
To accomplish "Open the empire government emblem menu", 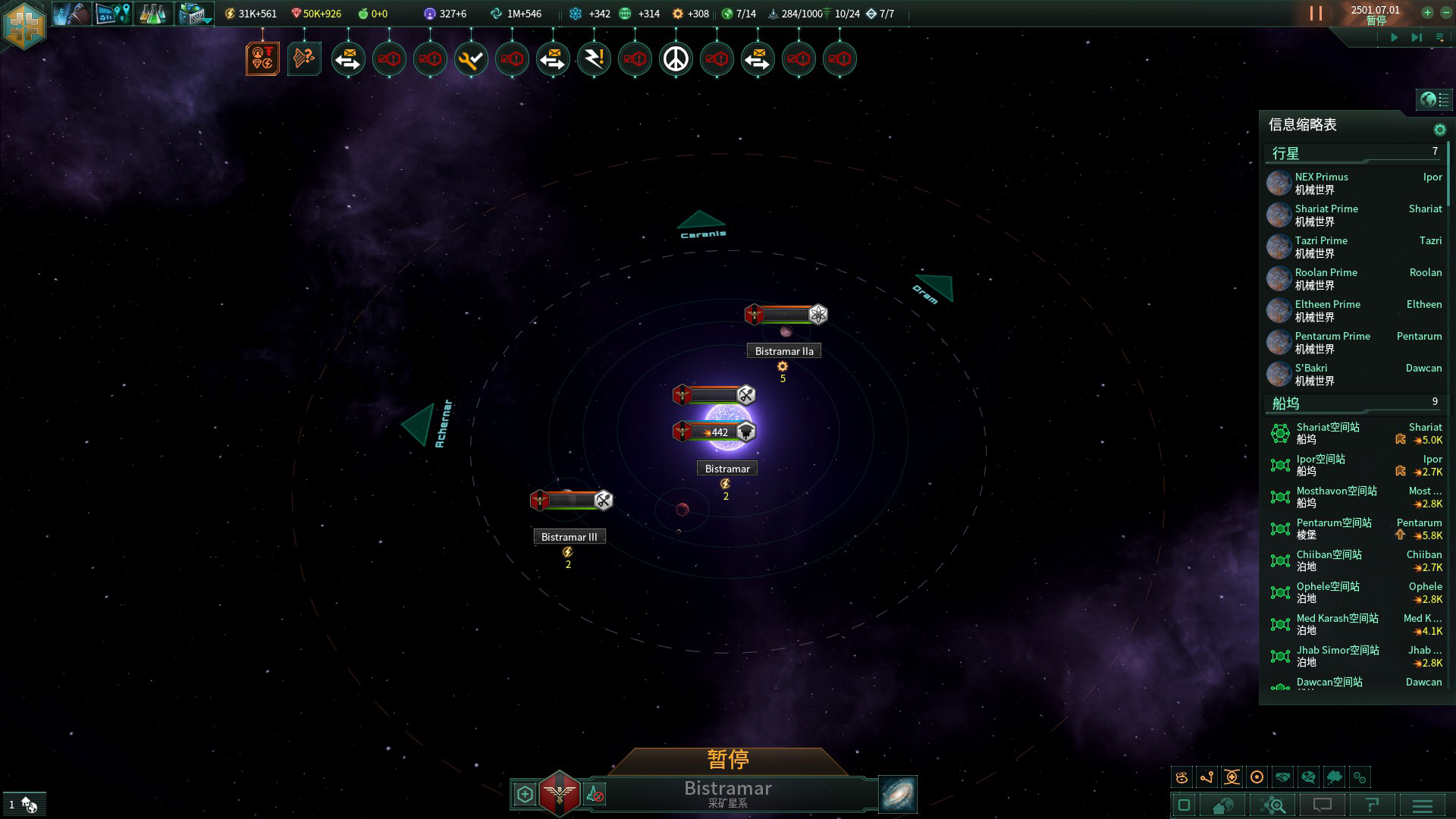I will tap(24, 24).
